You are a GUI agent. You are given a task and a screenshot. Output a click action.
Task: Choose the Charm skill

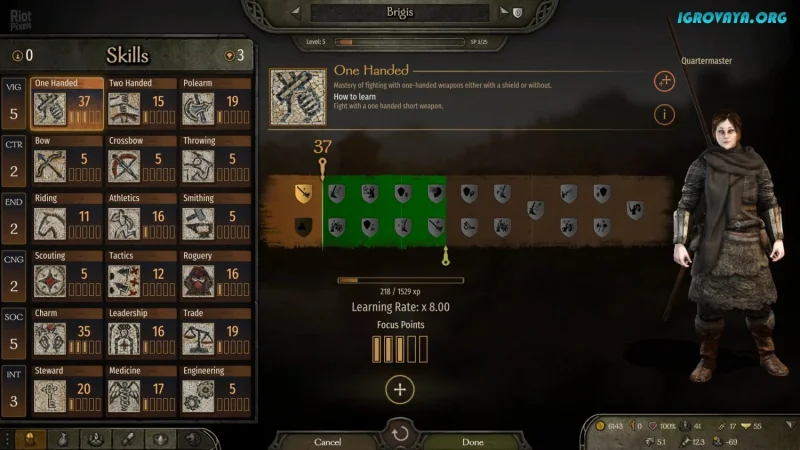[x=67, y=334]
